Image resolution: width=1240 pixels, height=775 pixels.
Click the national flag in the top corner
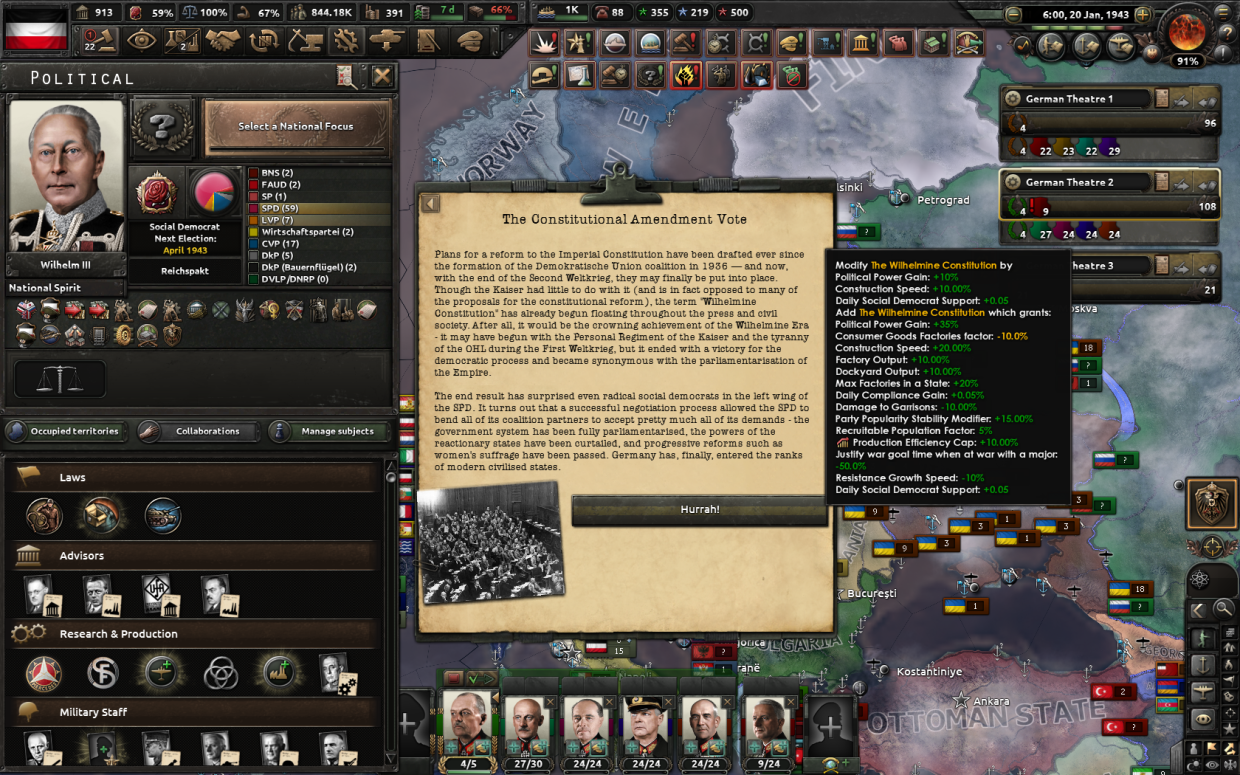click(35, 28)
